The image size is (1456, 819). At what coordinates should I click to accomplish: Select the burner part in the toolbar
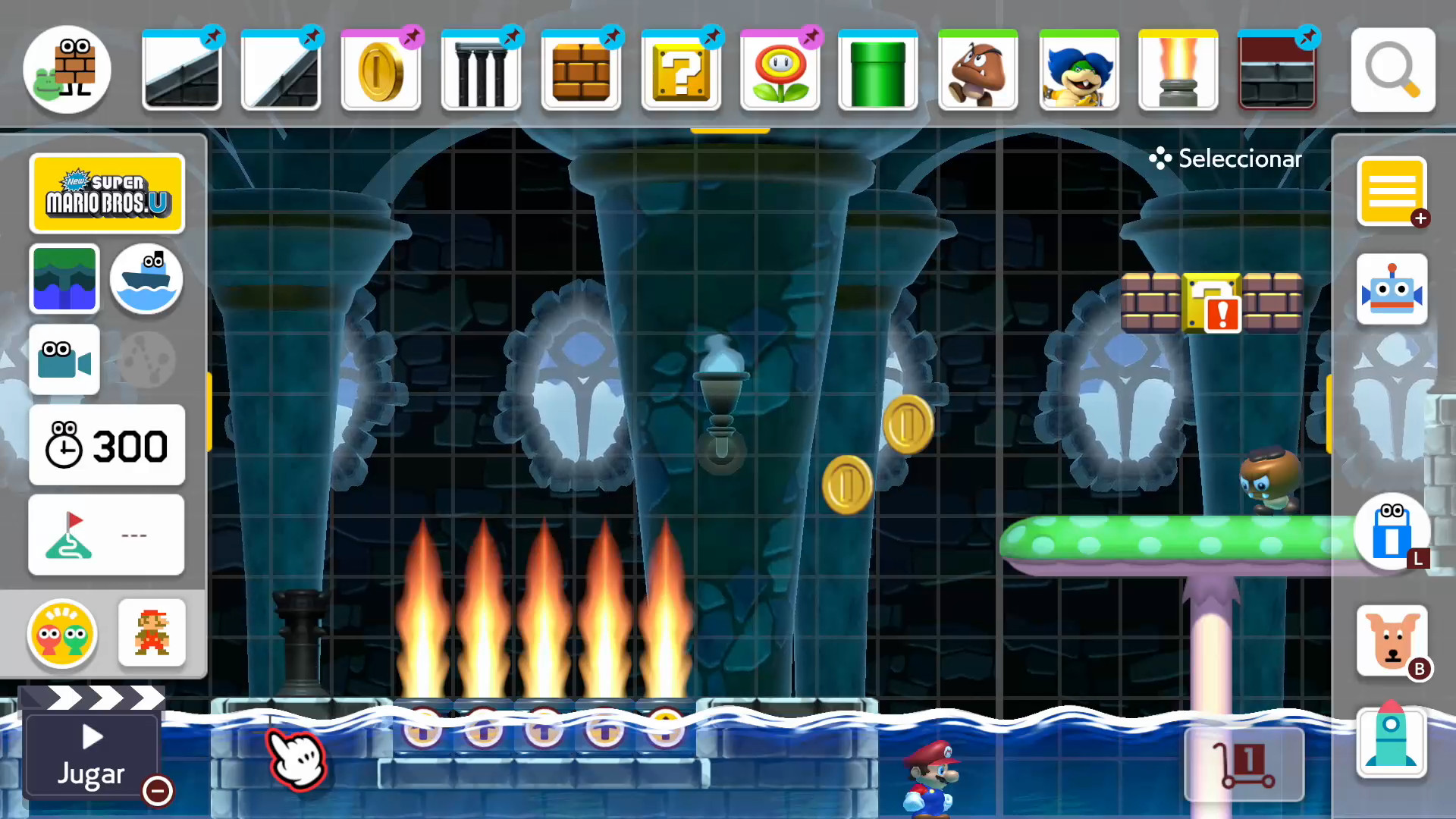click(x=1178, y=68)
